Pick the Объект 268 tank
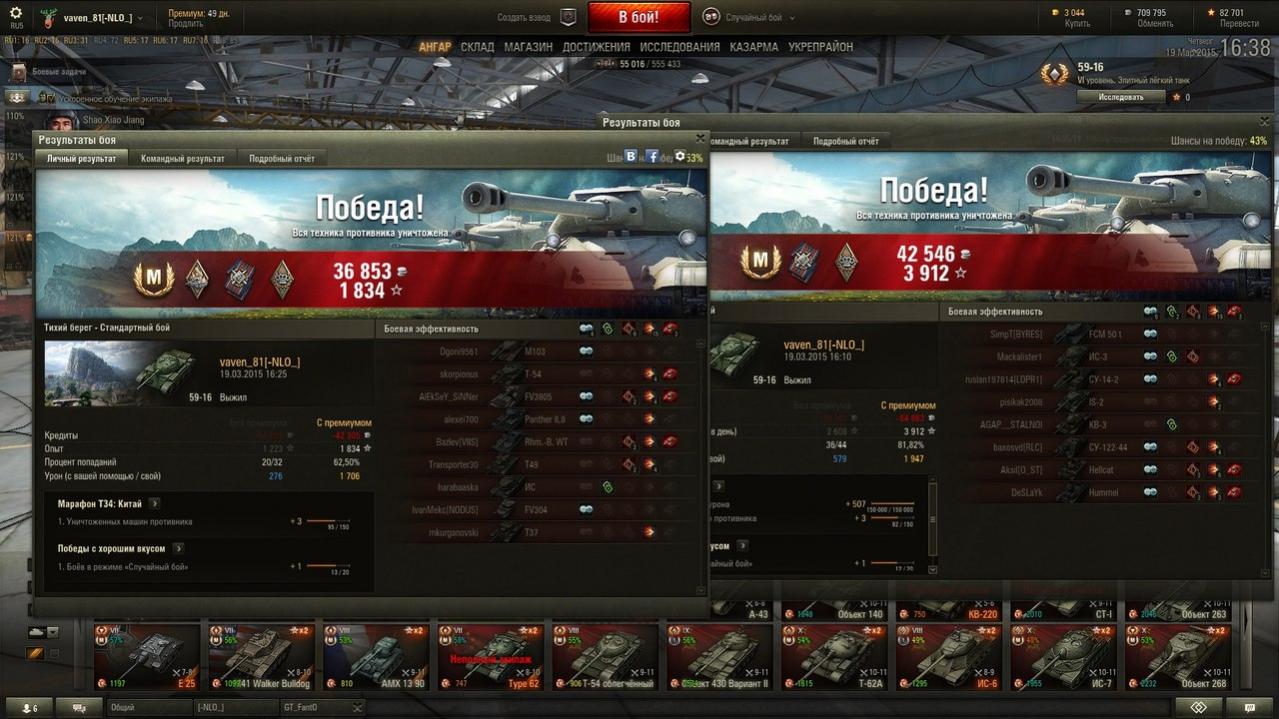The image size is (1279, 719). point(1176,657)
